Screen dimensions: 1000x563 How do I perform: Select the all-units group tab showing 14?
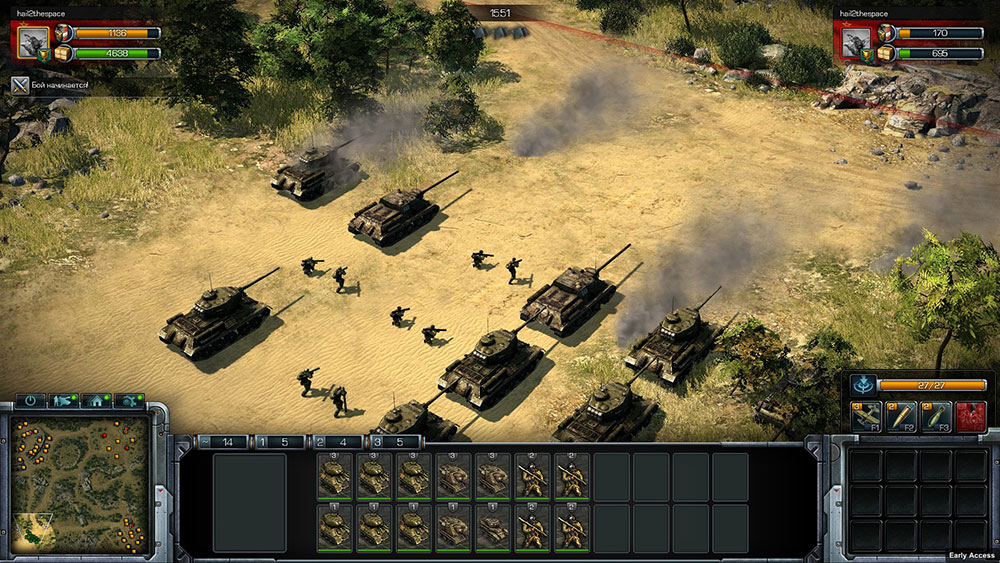click(222, 441)
